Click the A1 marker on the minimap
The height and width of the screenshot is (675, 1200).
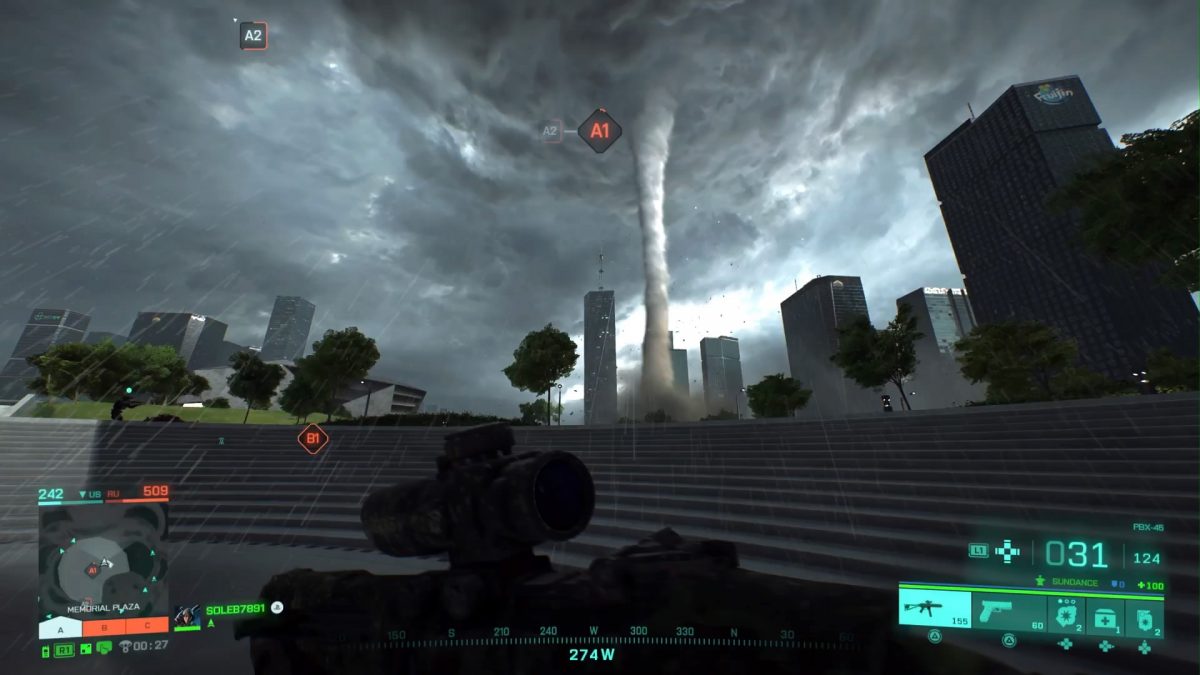[92, 570]
